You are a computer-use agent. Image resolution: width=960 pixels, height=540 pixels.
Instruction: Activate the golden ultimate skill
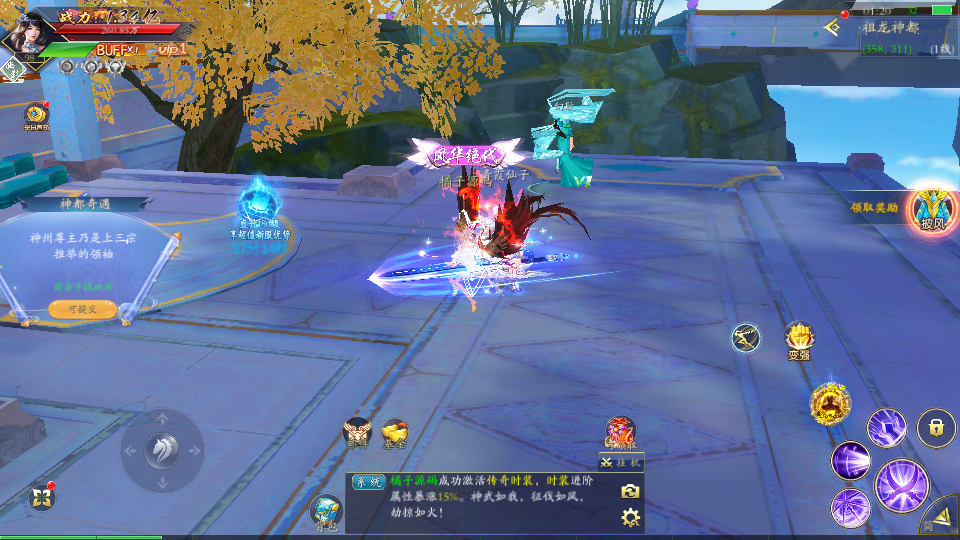(x=830, y=403)
